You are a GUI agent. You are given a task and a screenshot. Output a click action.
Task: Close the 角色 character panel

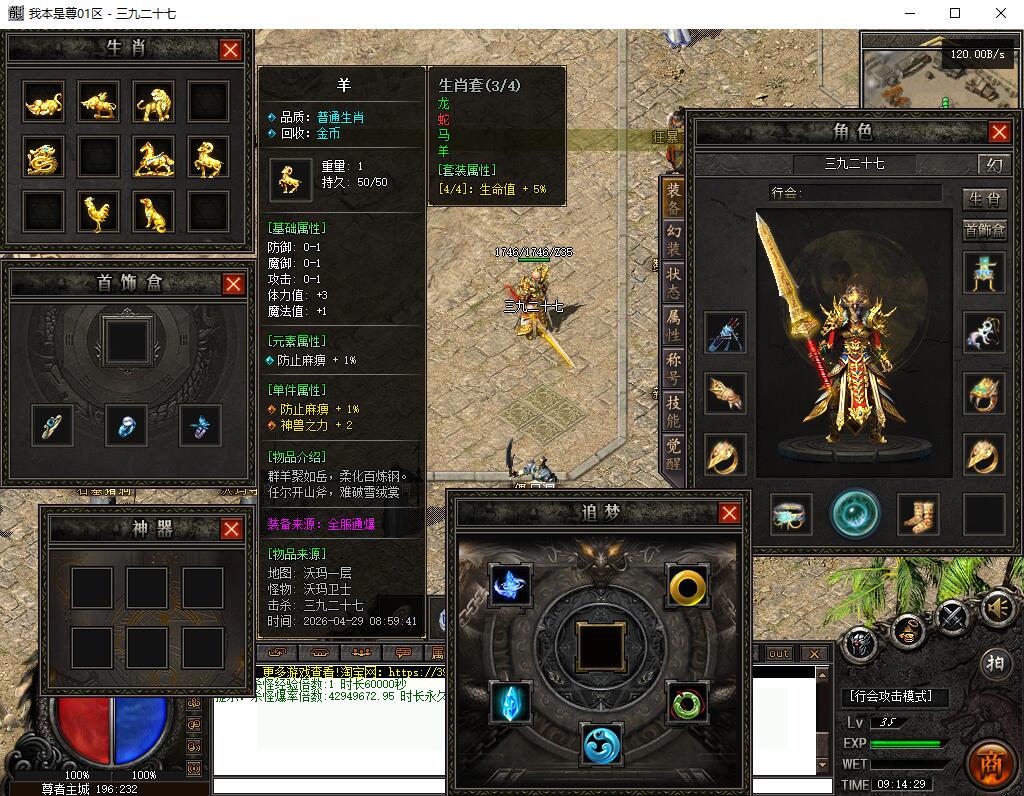pos(999,132)
